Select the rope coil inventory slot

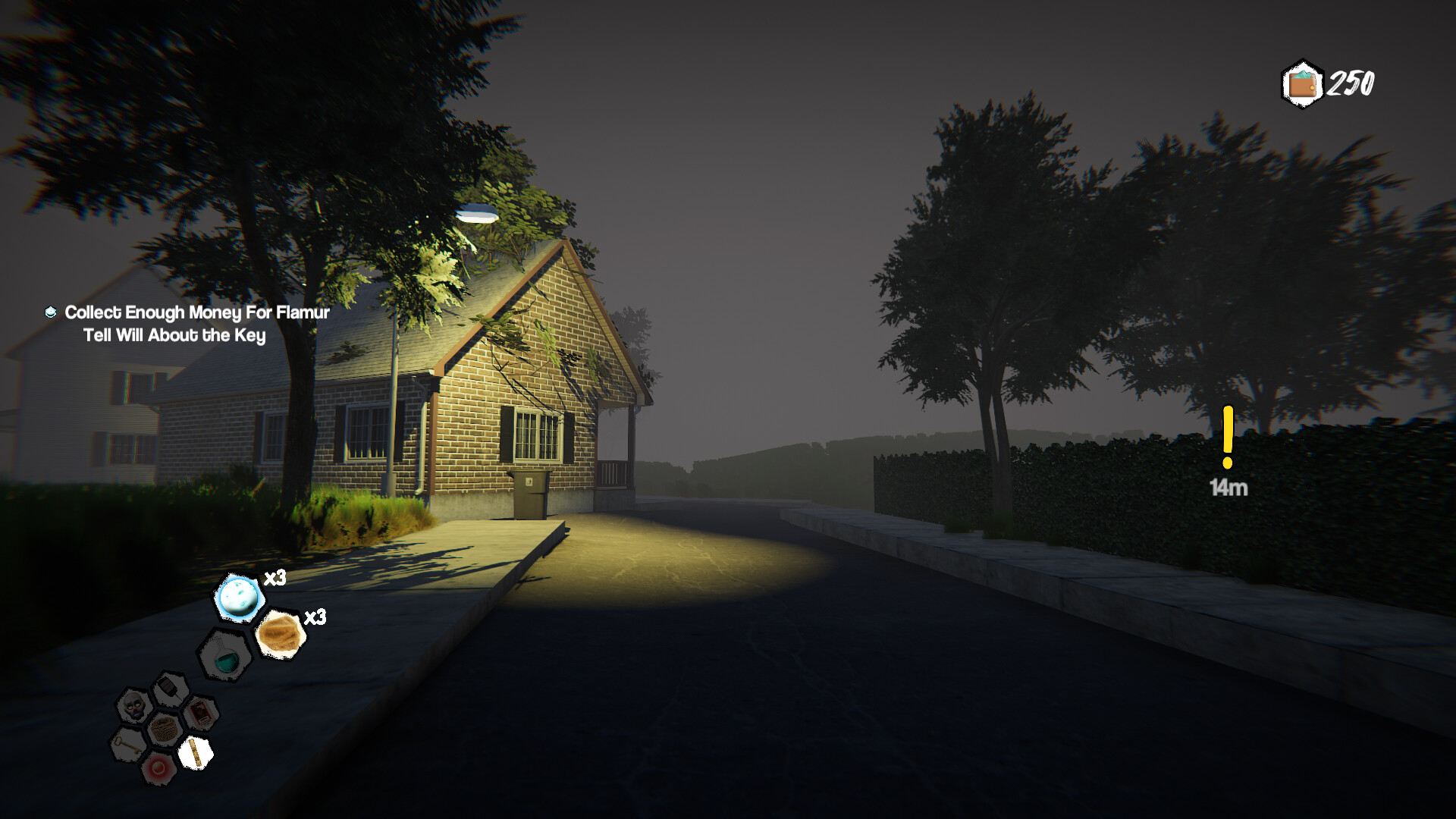pos(165,729)
